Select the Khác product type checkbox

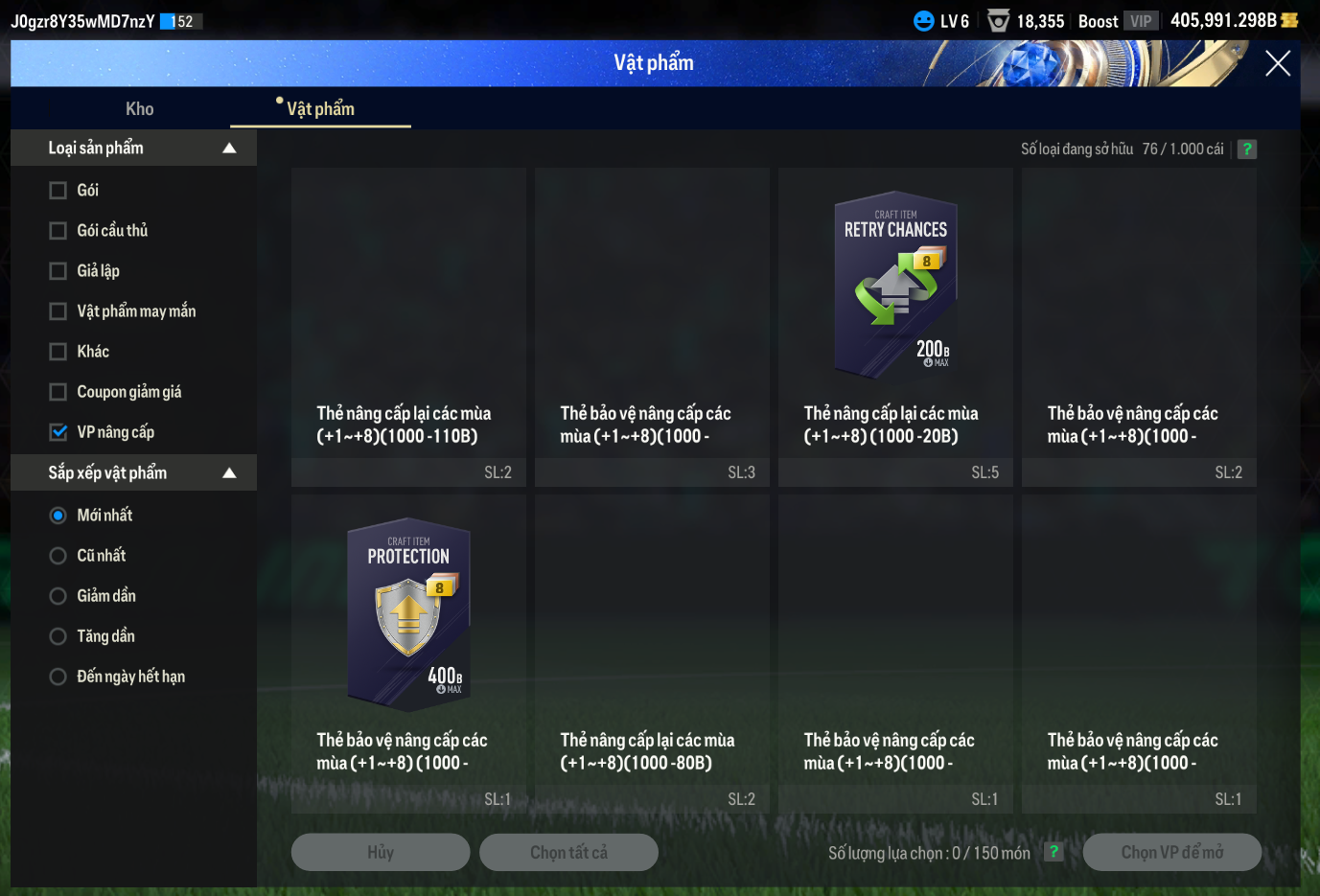(58, 352)
